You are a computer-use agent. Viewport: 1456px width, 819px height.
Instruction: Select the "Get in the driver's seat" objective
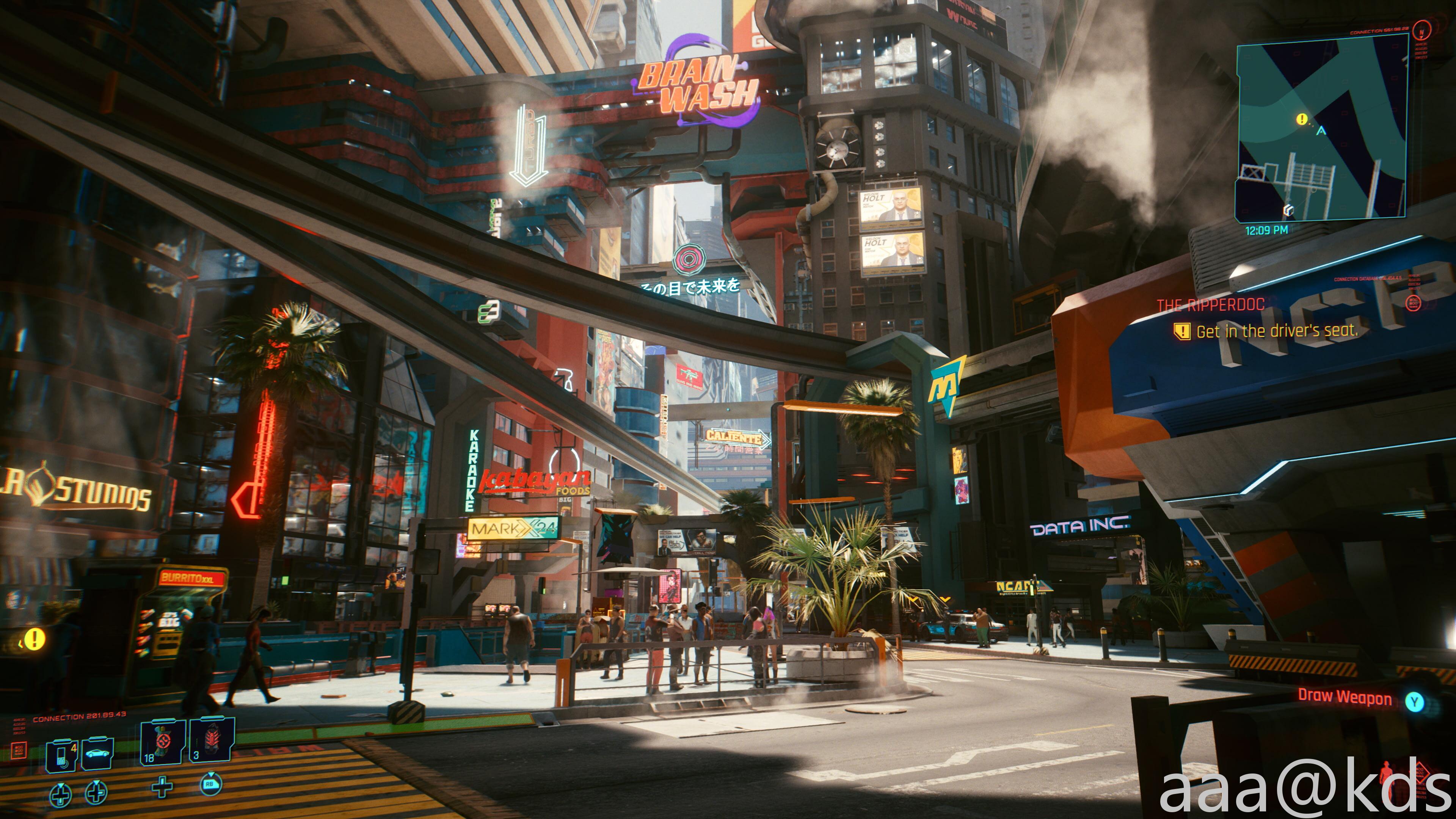(1276, 331)
